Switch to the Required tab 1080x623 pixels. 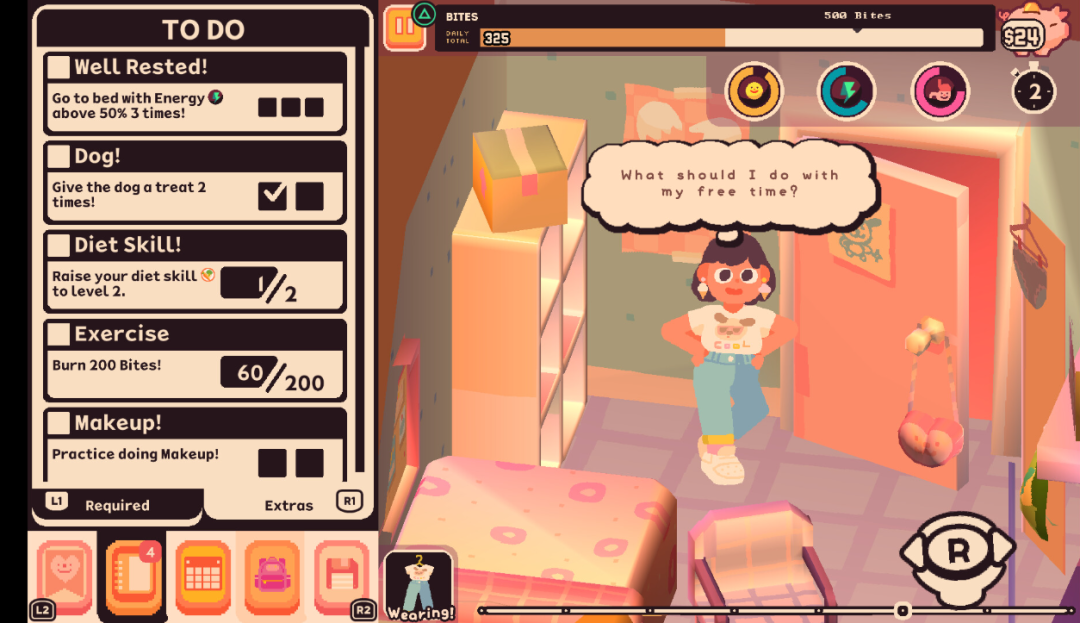point(117,505)
